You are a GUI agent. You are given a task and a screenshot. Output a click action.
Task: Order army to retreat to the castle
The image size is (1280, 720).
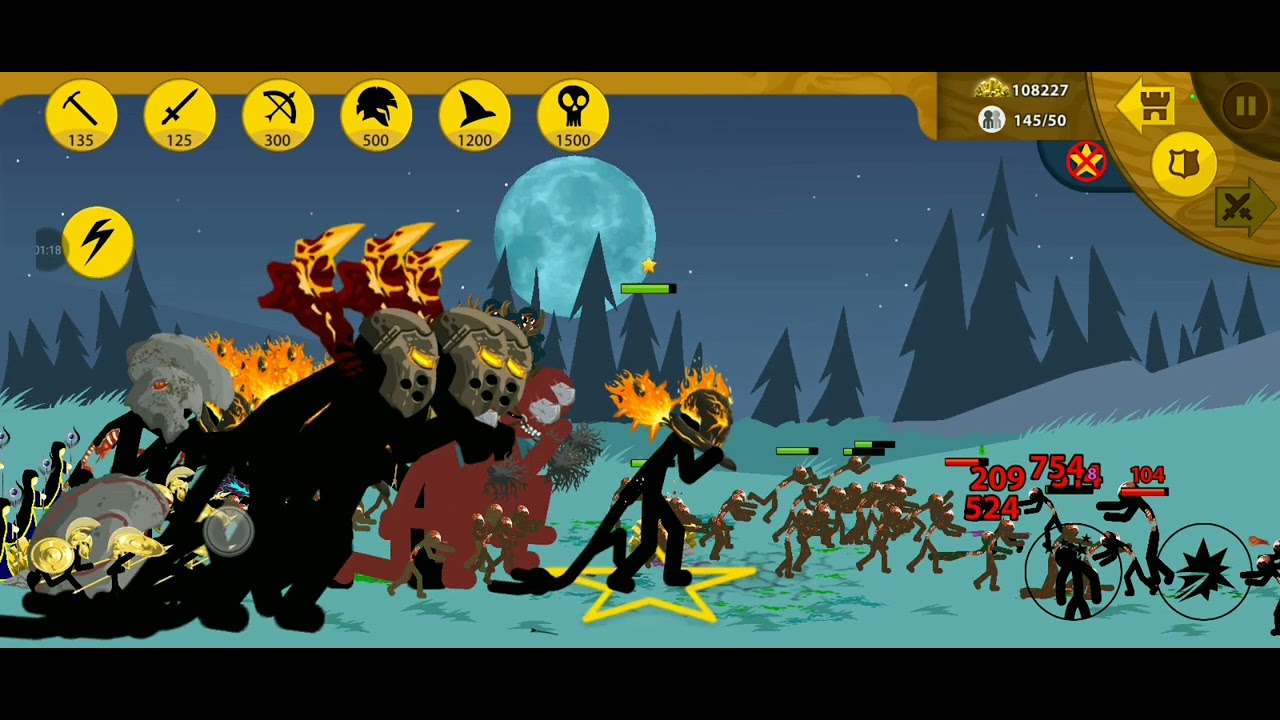(1147, 105)
